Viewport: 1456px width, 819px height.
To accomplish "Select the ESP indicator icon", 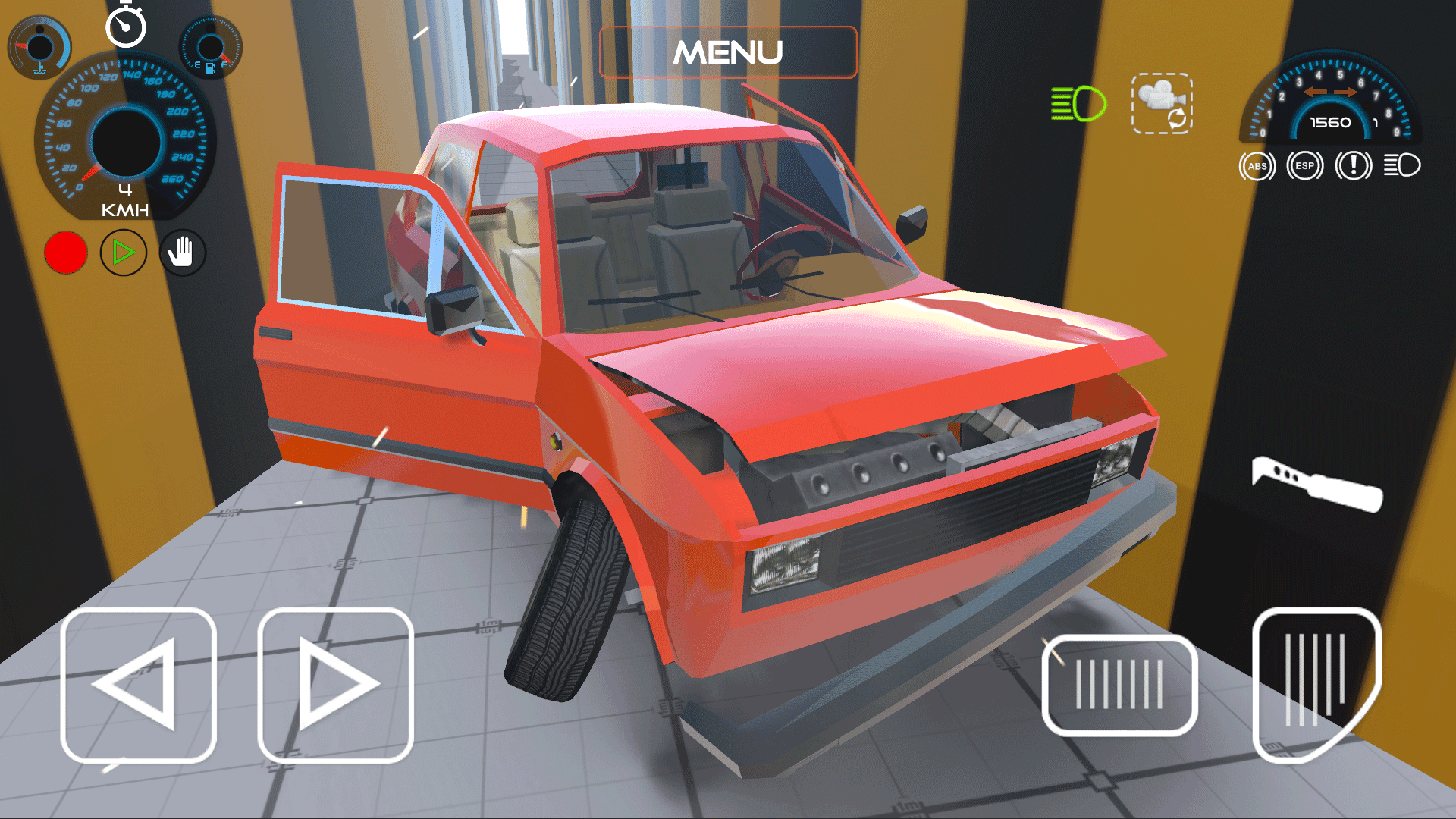I will point(1306,165).
